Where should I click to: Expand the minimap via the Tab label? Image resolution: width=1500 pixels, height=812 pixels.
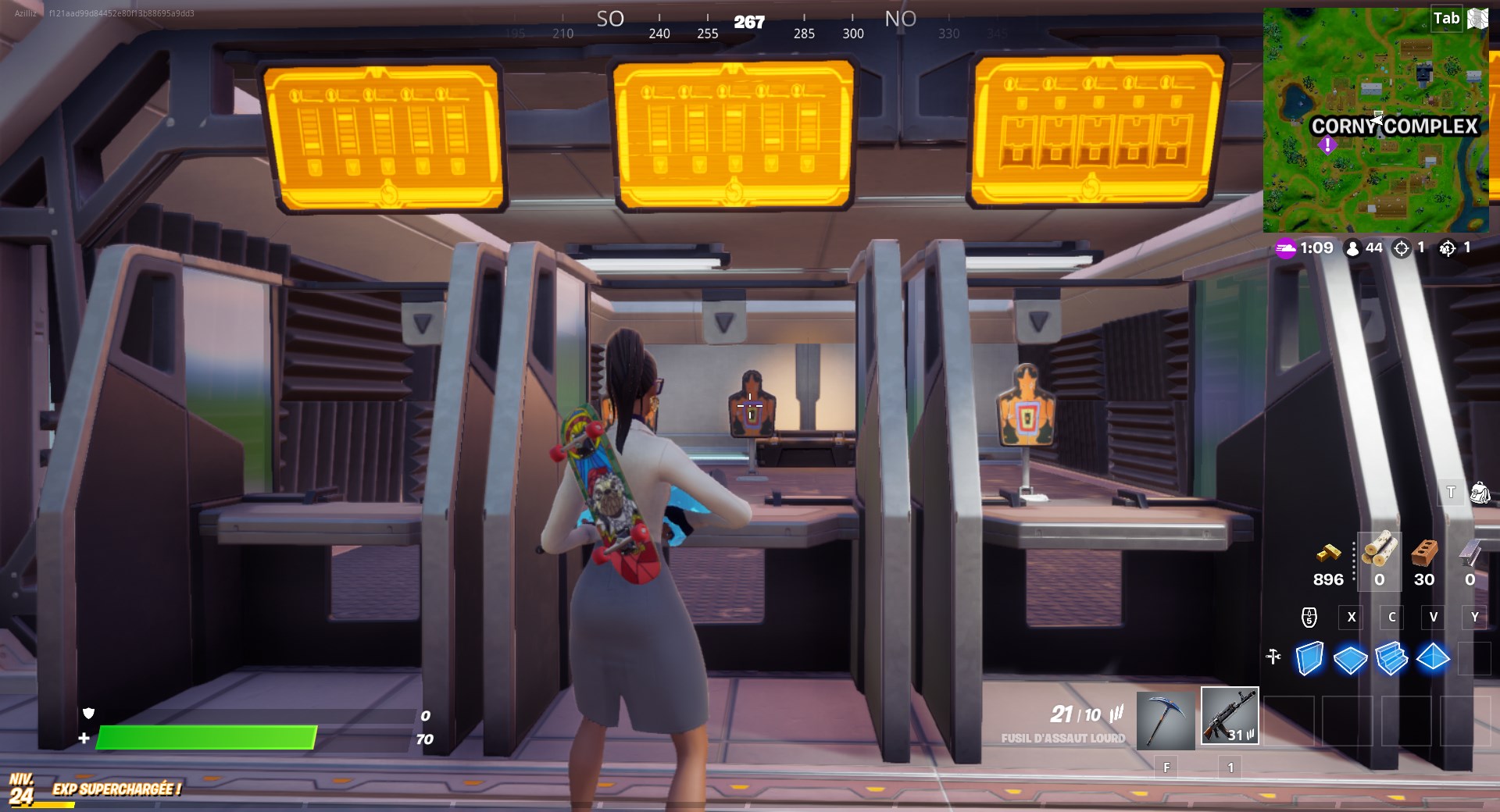tap(1445, 19)
